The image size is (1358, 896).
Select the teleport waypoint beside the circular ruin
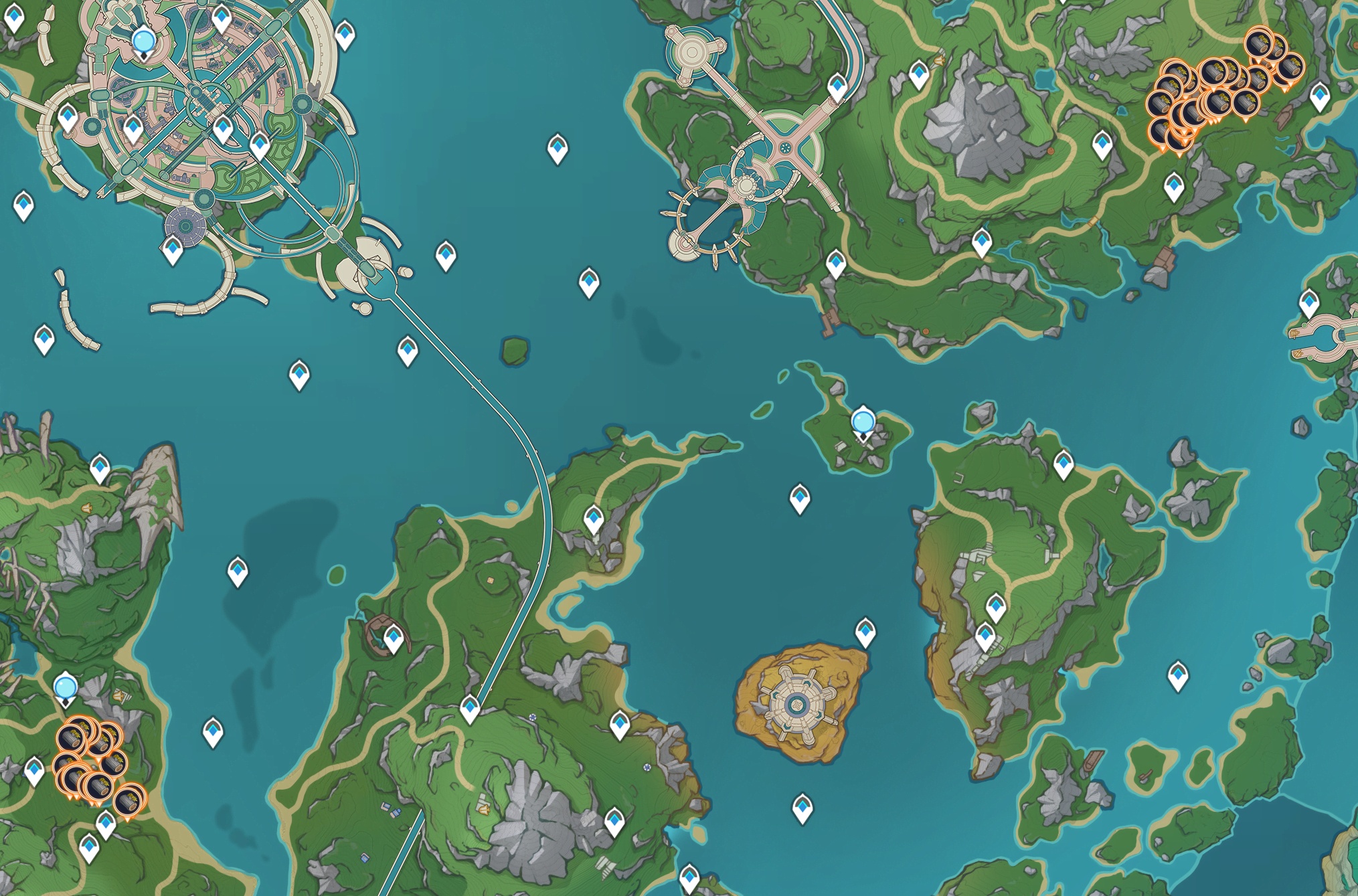(x=394, y=638)
